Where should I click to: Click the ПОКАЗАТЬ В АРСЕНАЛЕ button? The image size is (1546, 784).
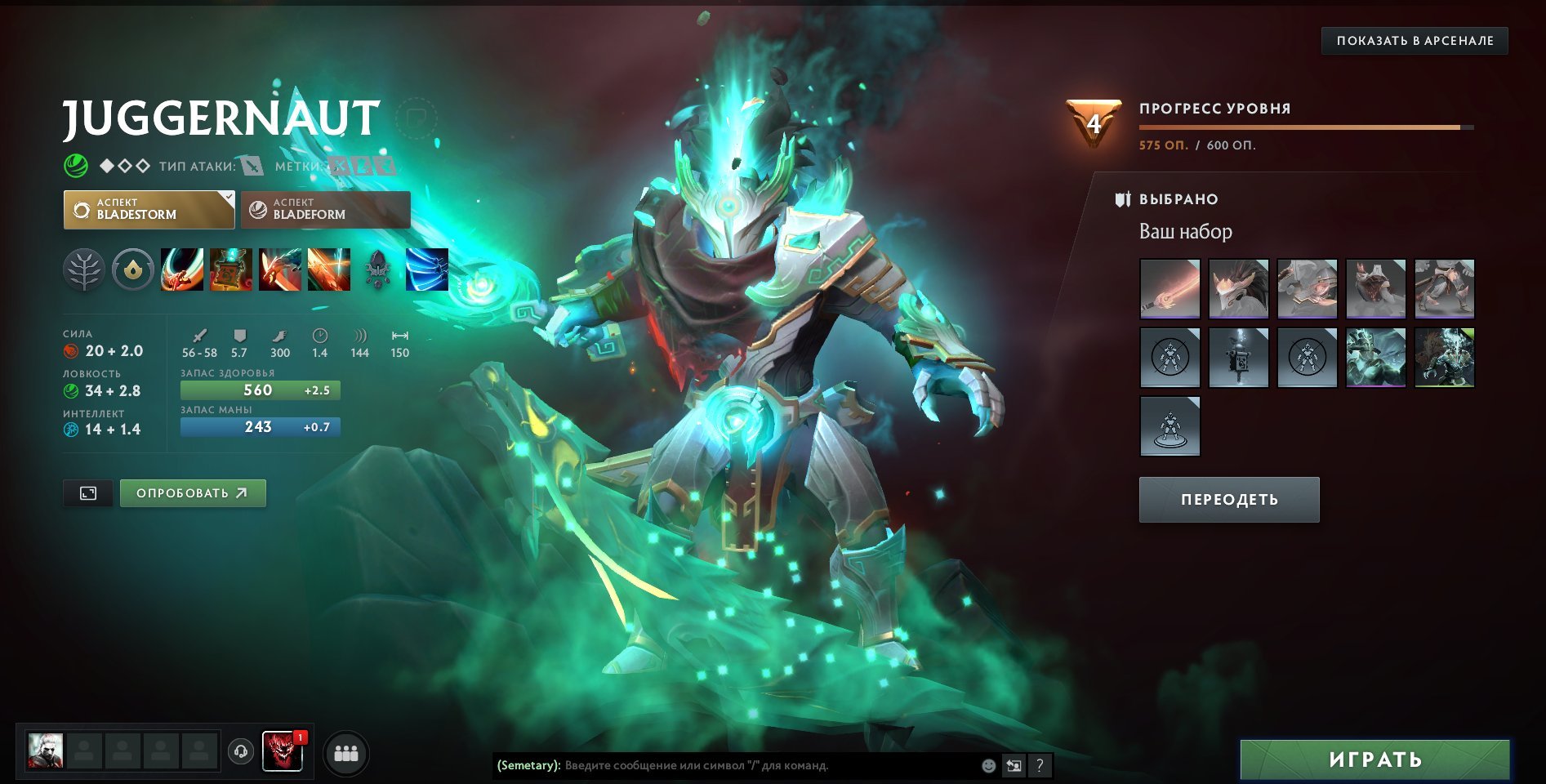click(1415, 40)
